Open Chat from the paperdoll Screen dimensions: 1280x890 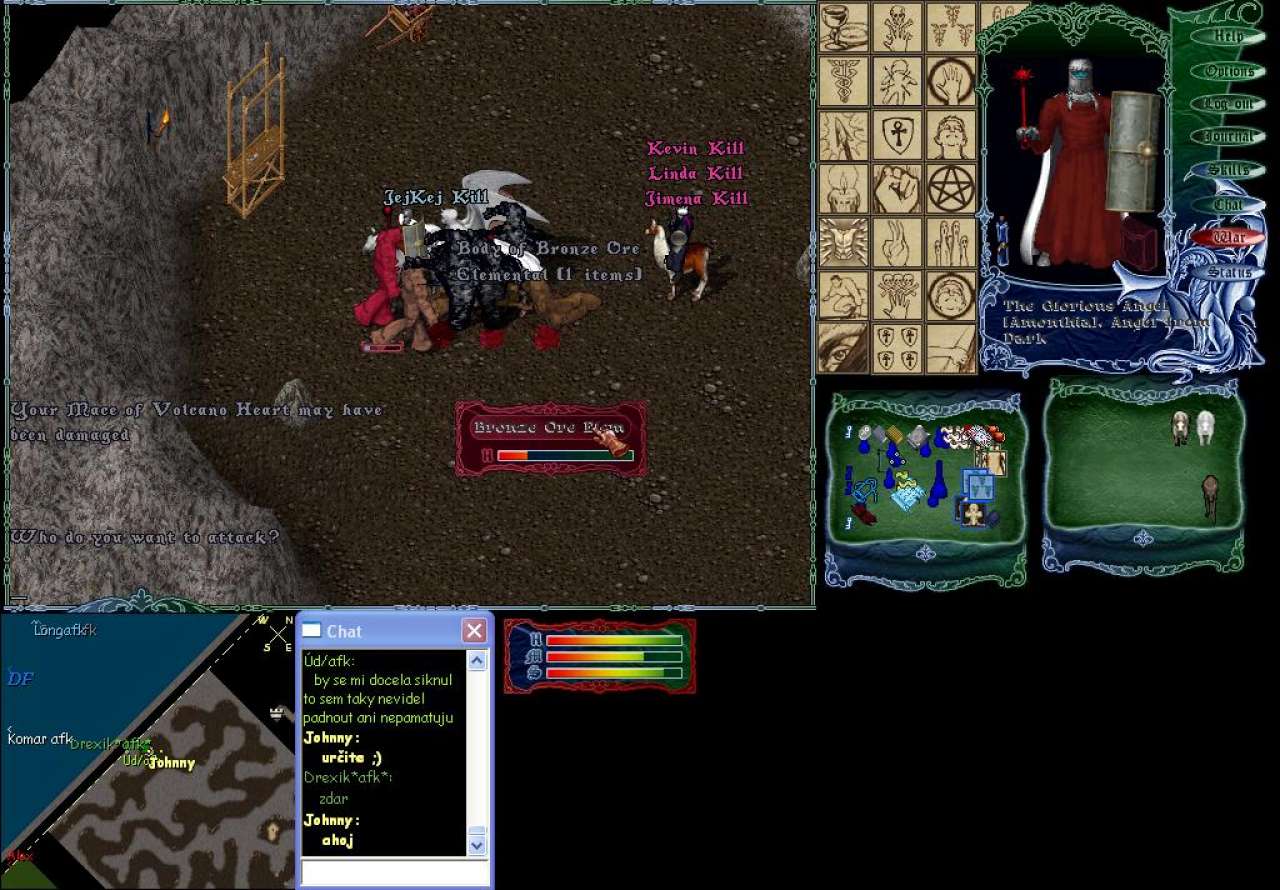click(x=1228, y=204)
